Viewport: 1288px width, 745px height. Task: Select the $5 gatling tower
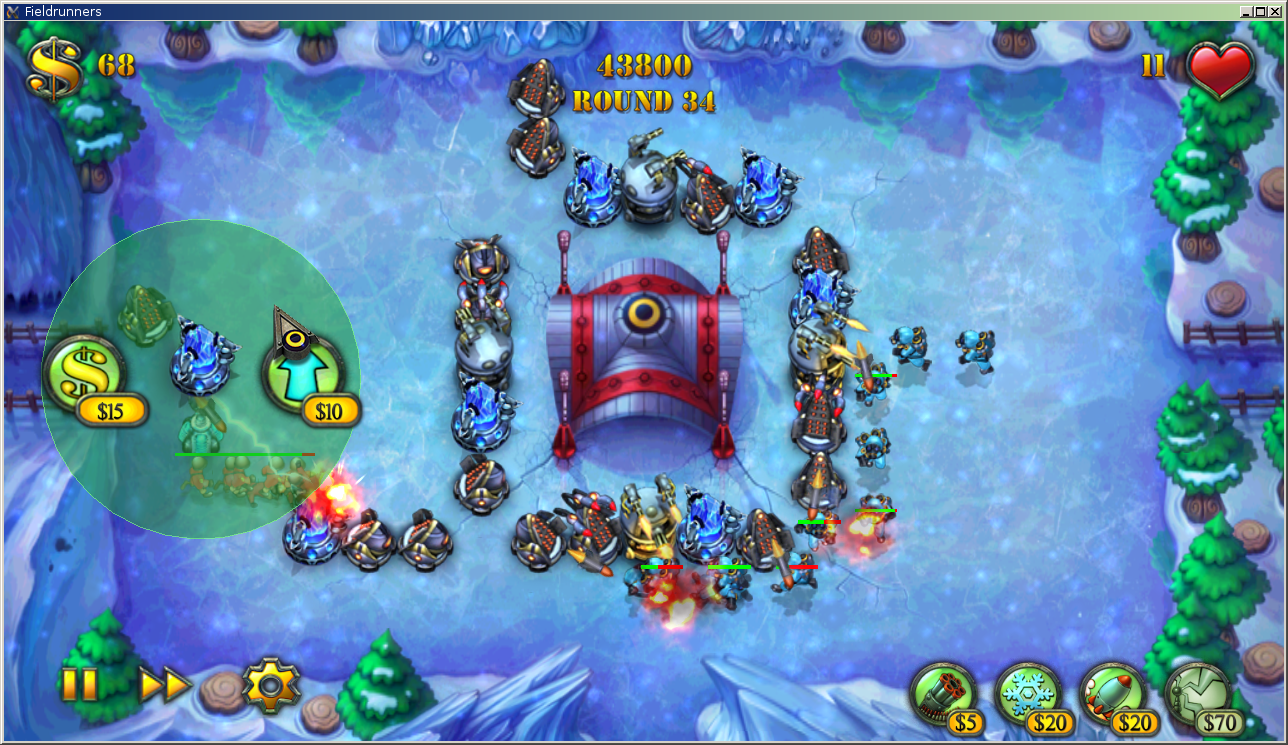(x=941, y=692)
